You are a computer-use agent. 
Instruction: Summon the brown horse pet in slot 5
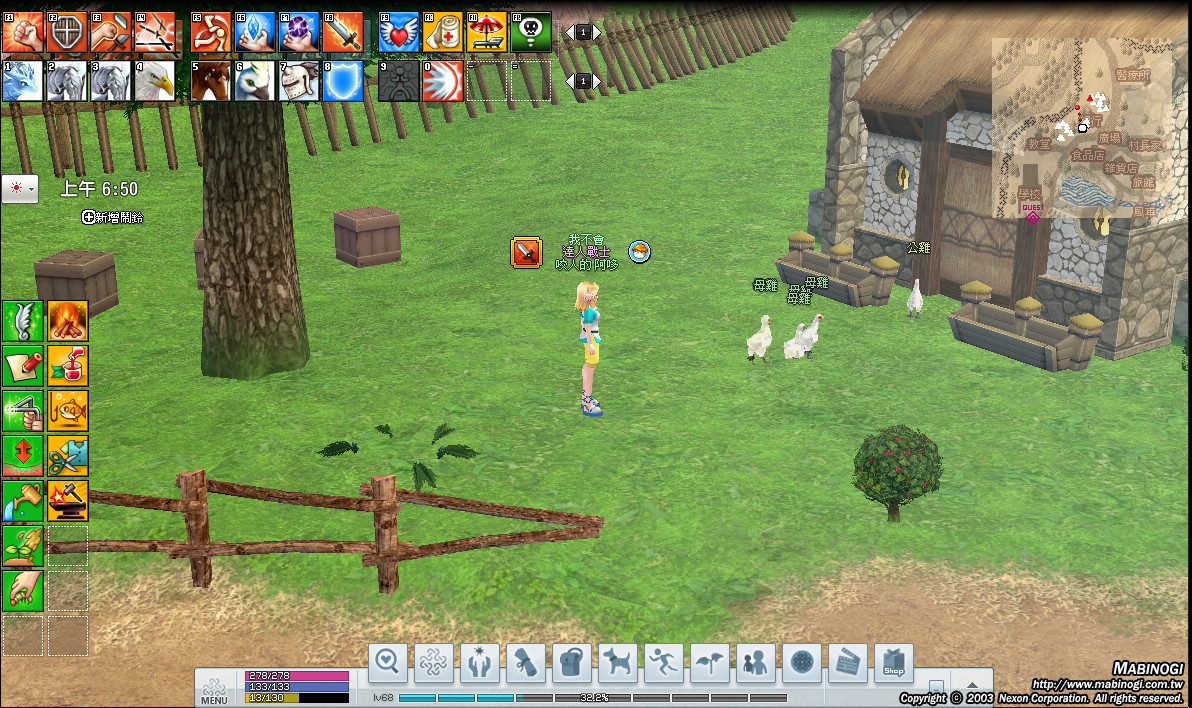point(211,81)
